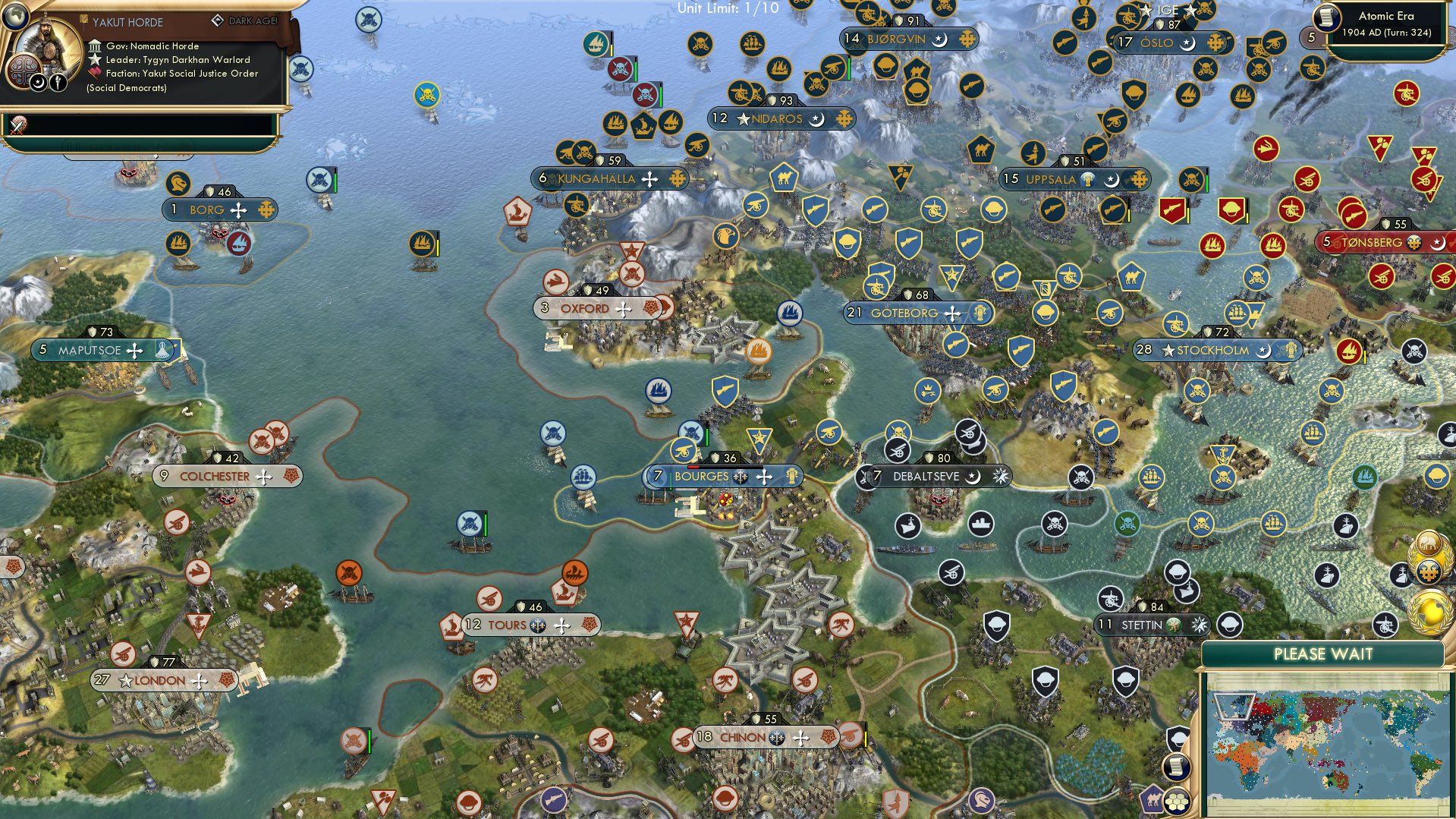Open the world globe overlay icon top-left
This screenshot has height=819, width=1456.
[x=15, y=17]
